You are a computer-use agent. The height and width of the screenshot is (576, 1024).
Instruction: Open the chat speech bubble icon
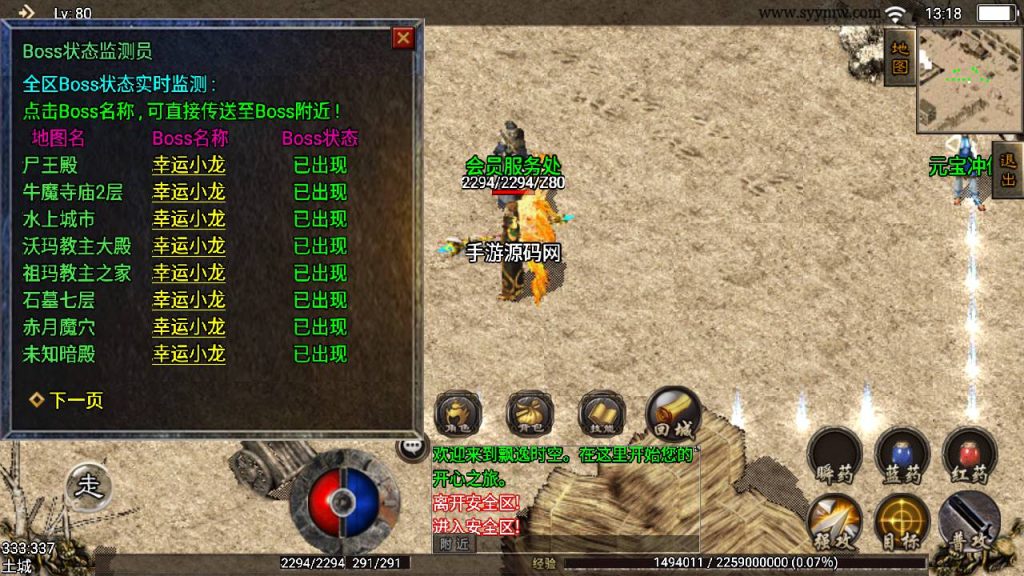click(x=410, y=447)
